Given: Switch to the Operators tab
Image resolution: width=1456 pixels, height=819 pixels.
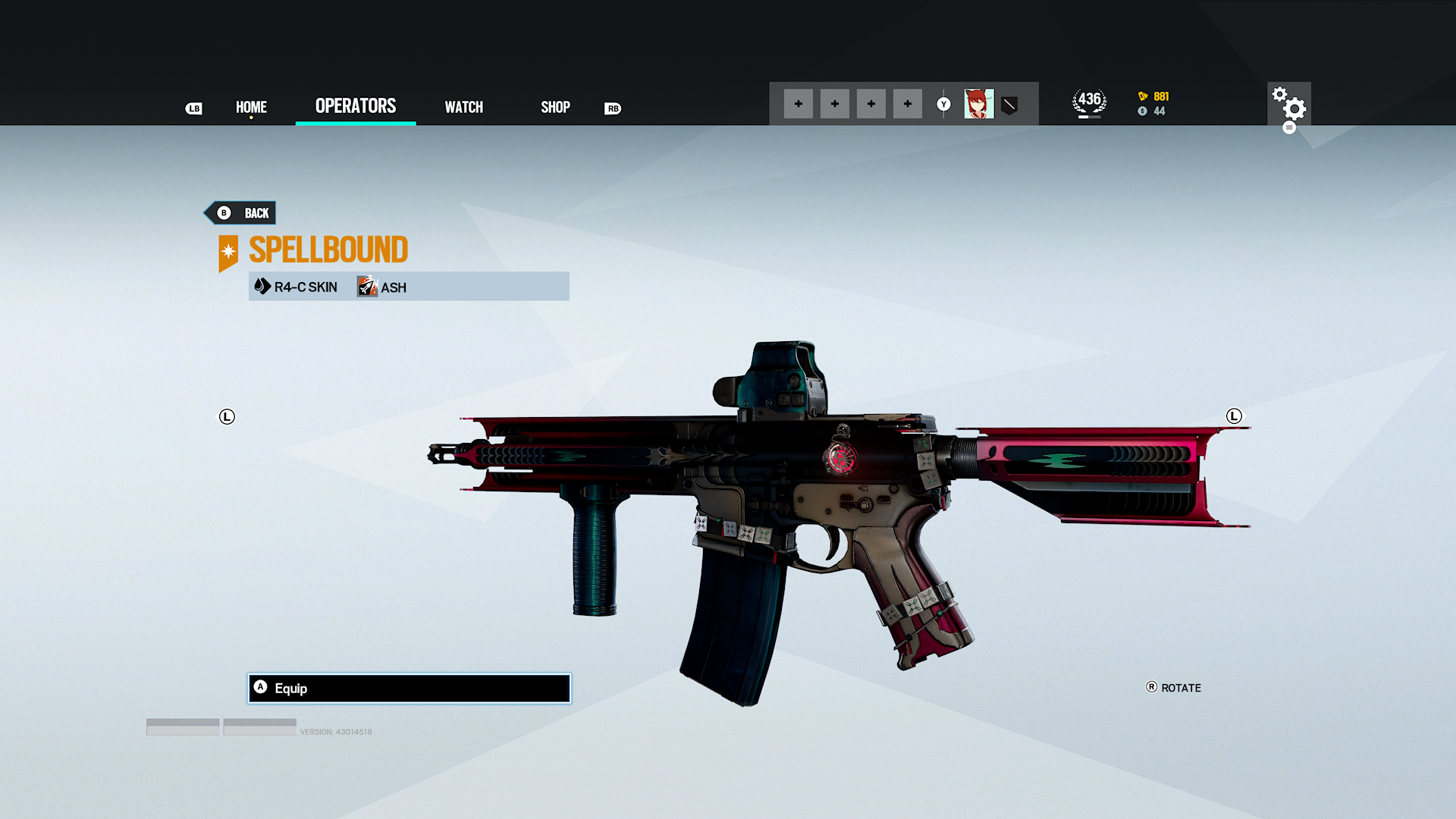Looking at the screenshot, I should (356, 106).
